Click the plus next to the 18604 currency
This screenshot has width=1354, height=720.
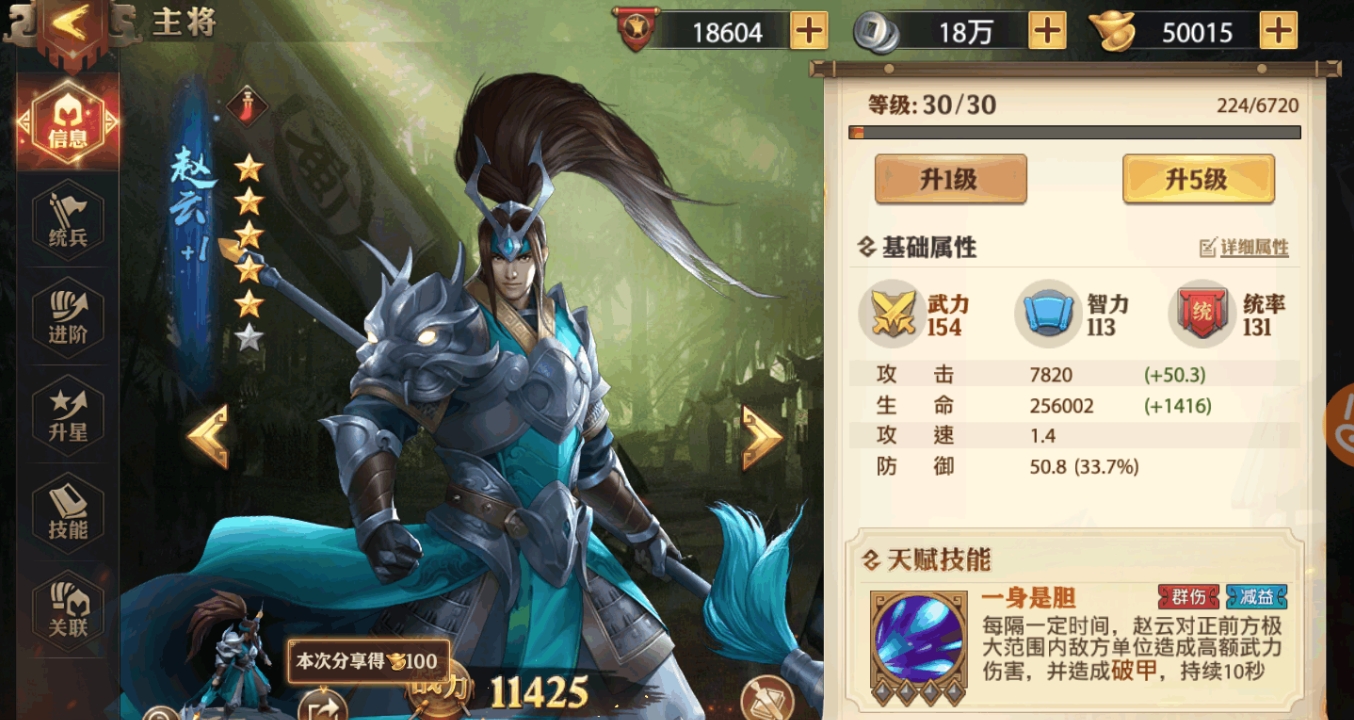coord(810,31)
